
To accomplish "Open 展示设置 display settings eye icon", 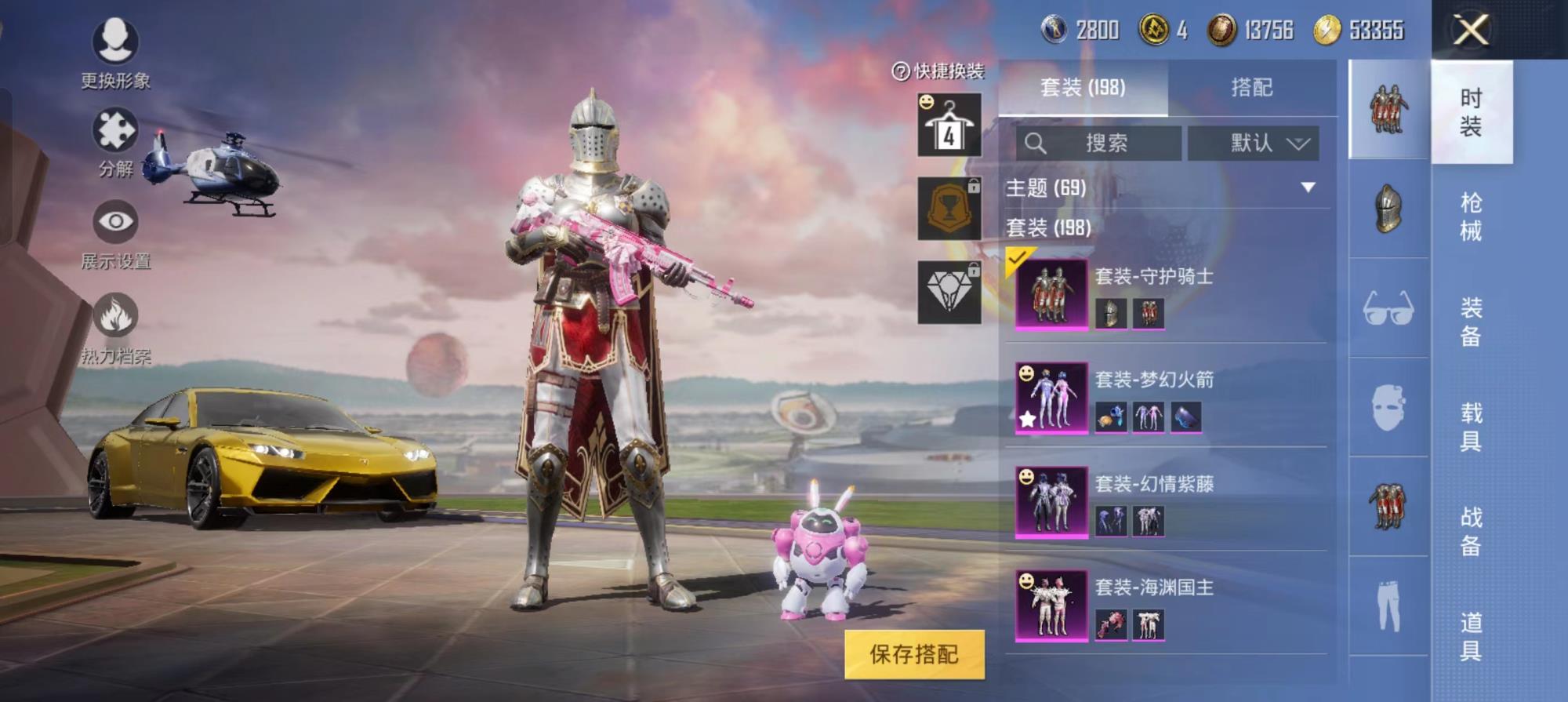I will (x=115, y=222).
